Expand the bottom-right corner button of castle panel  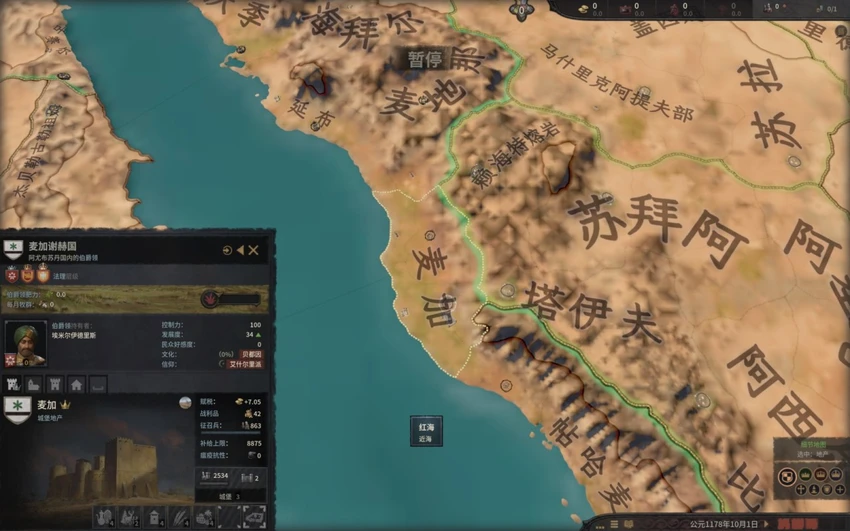pos(254,516)
